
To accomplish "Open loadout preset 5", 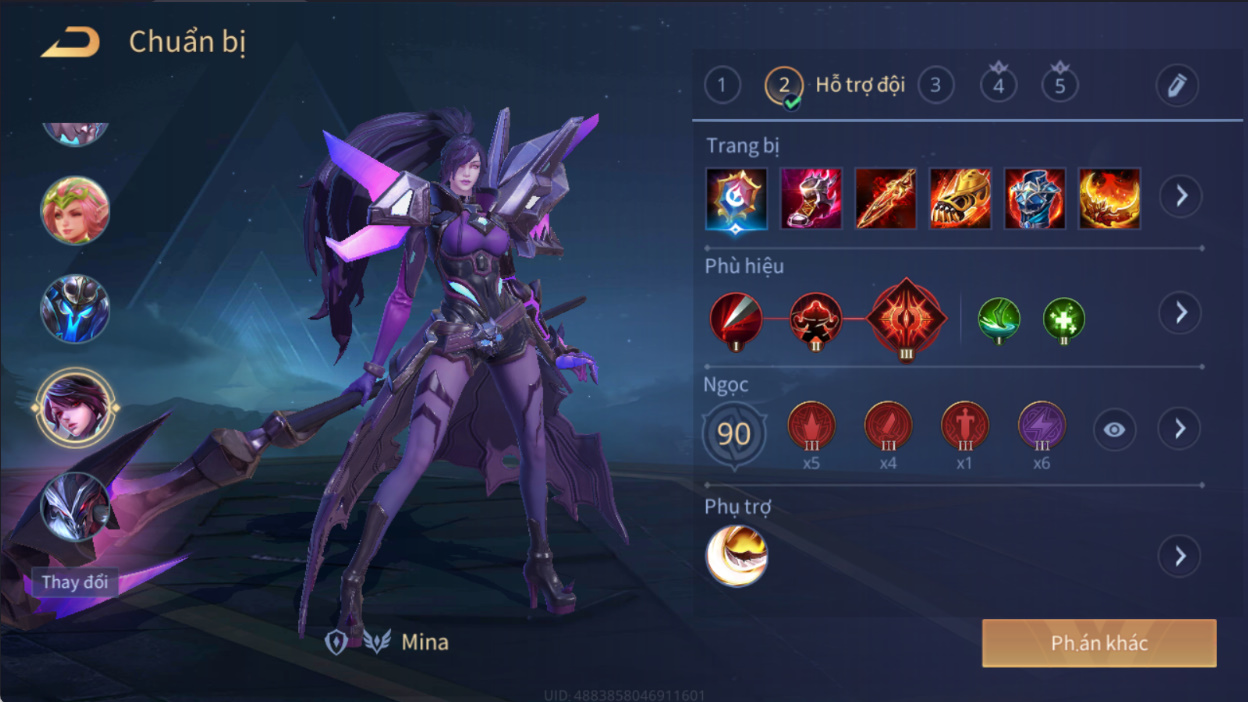I will (1060, 85).
